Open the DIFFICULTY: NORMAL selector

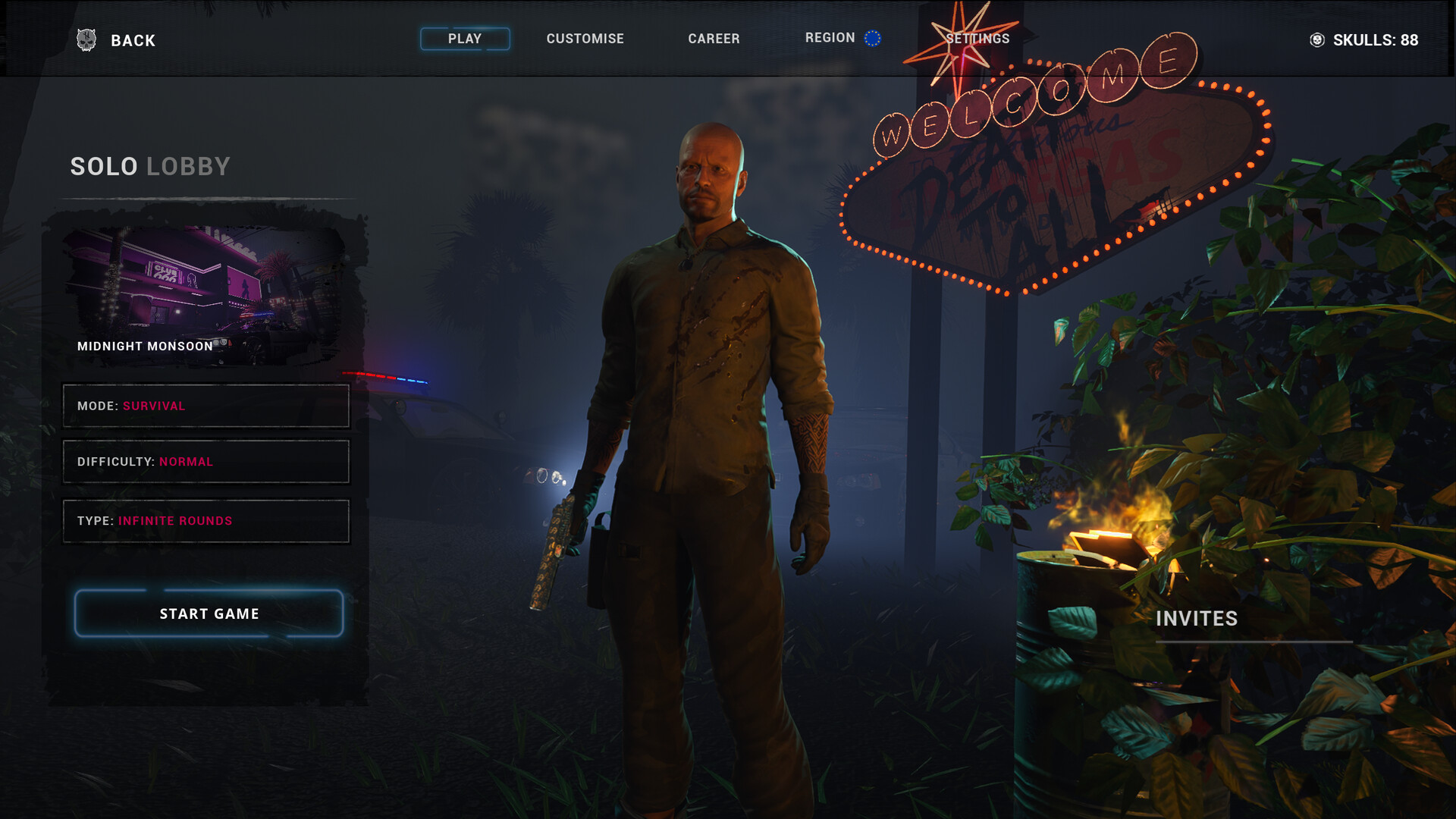(206, 461)
